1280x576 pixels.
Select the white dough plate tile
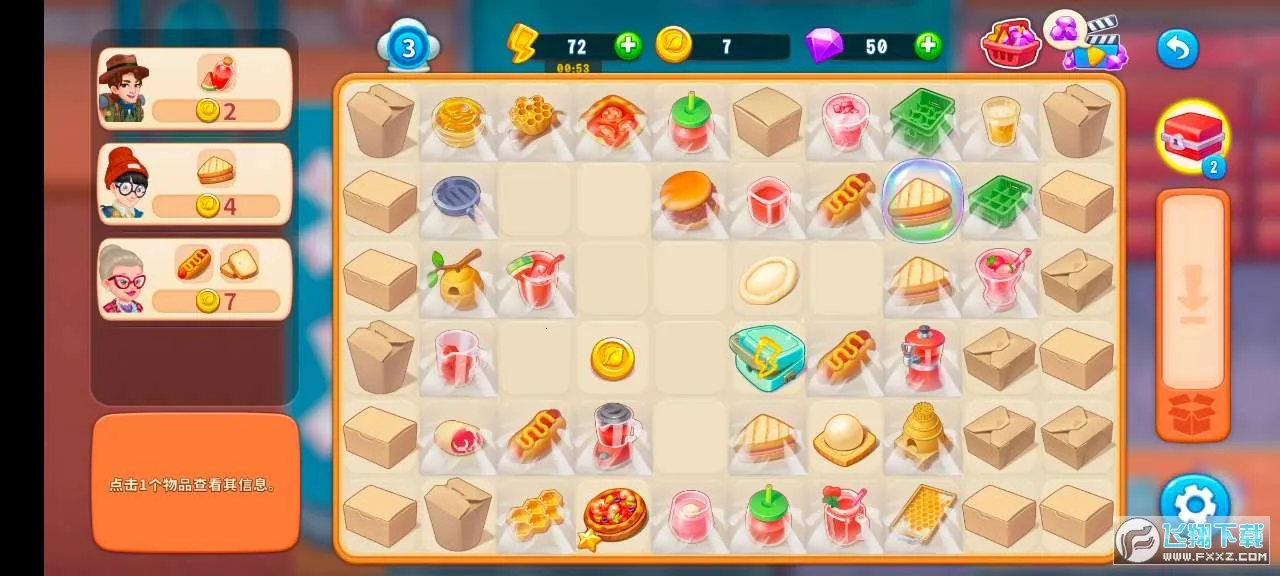pyautogui.click(x=768, y=280)
